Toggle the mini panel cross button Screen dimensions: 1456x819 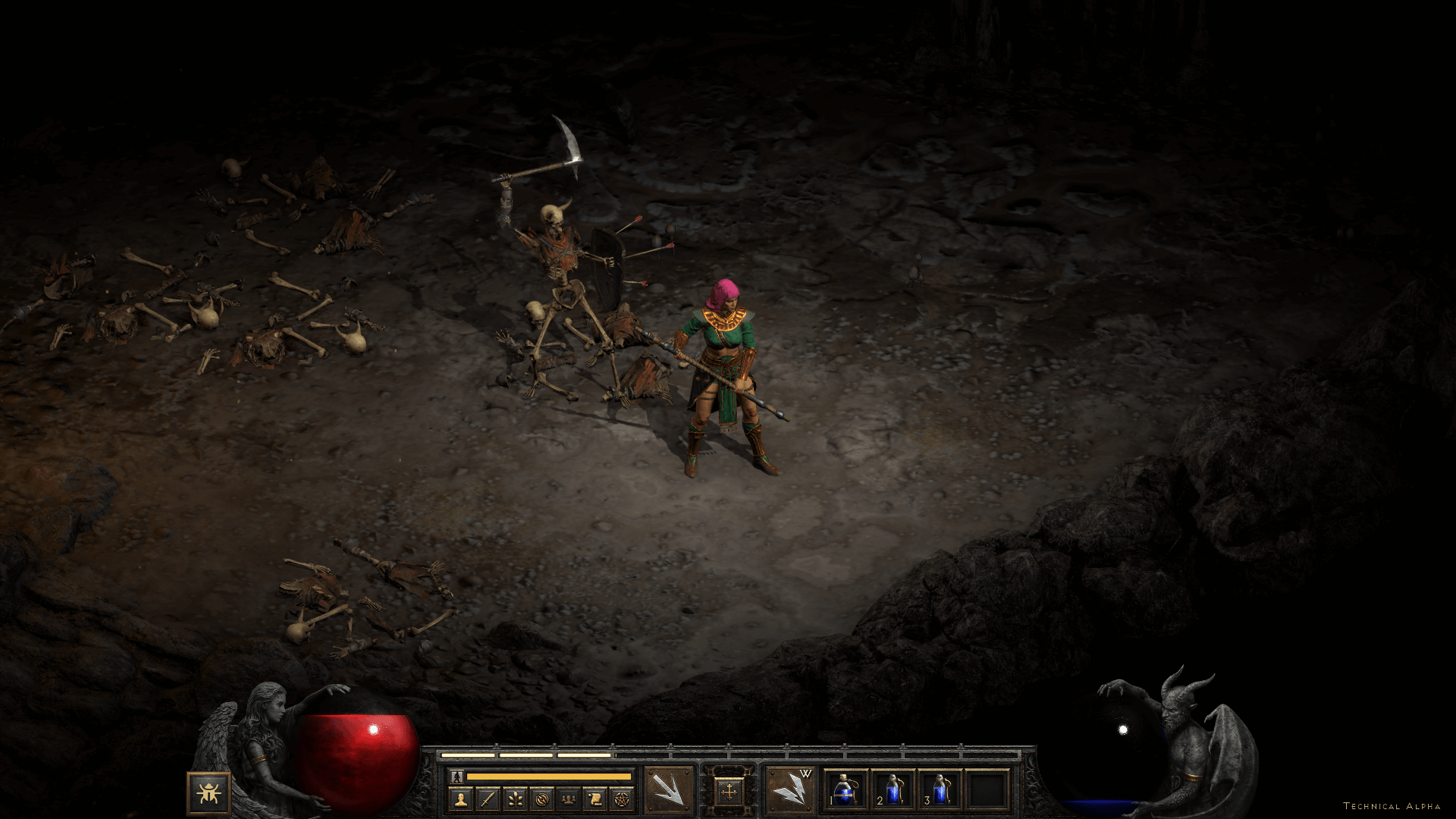coord(730,792)
